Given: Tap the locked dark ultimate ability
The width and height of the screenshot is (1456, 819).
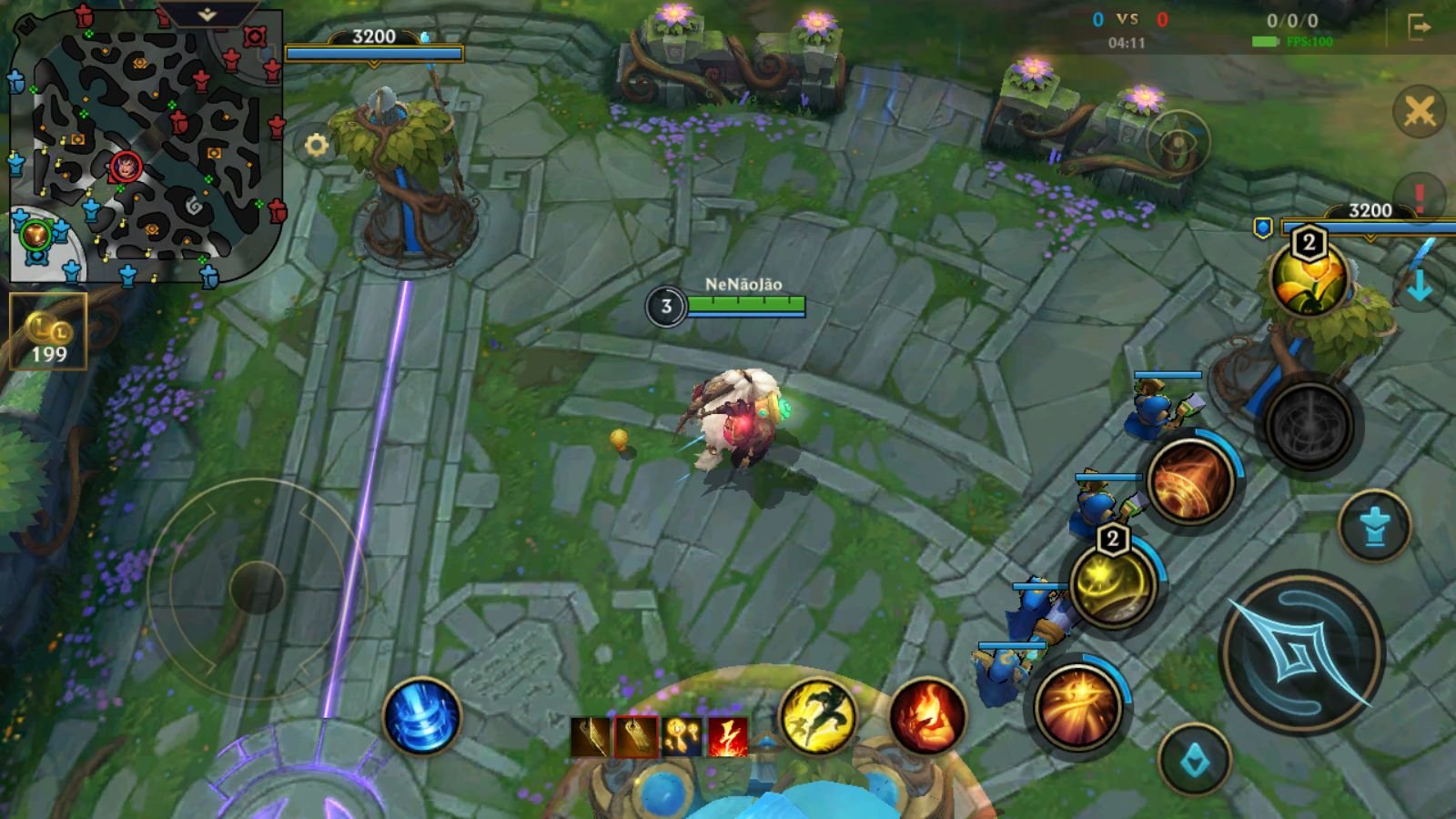Looking at the screenshot, I should 1309,425.
